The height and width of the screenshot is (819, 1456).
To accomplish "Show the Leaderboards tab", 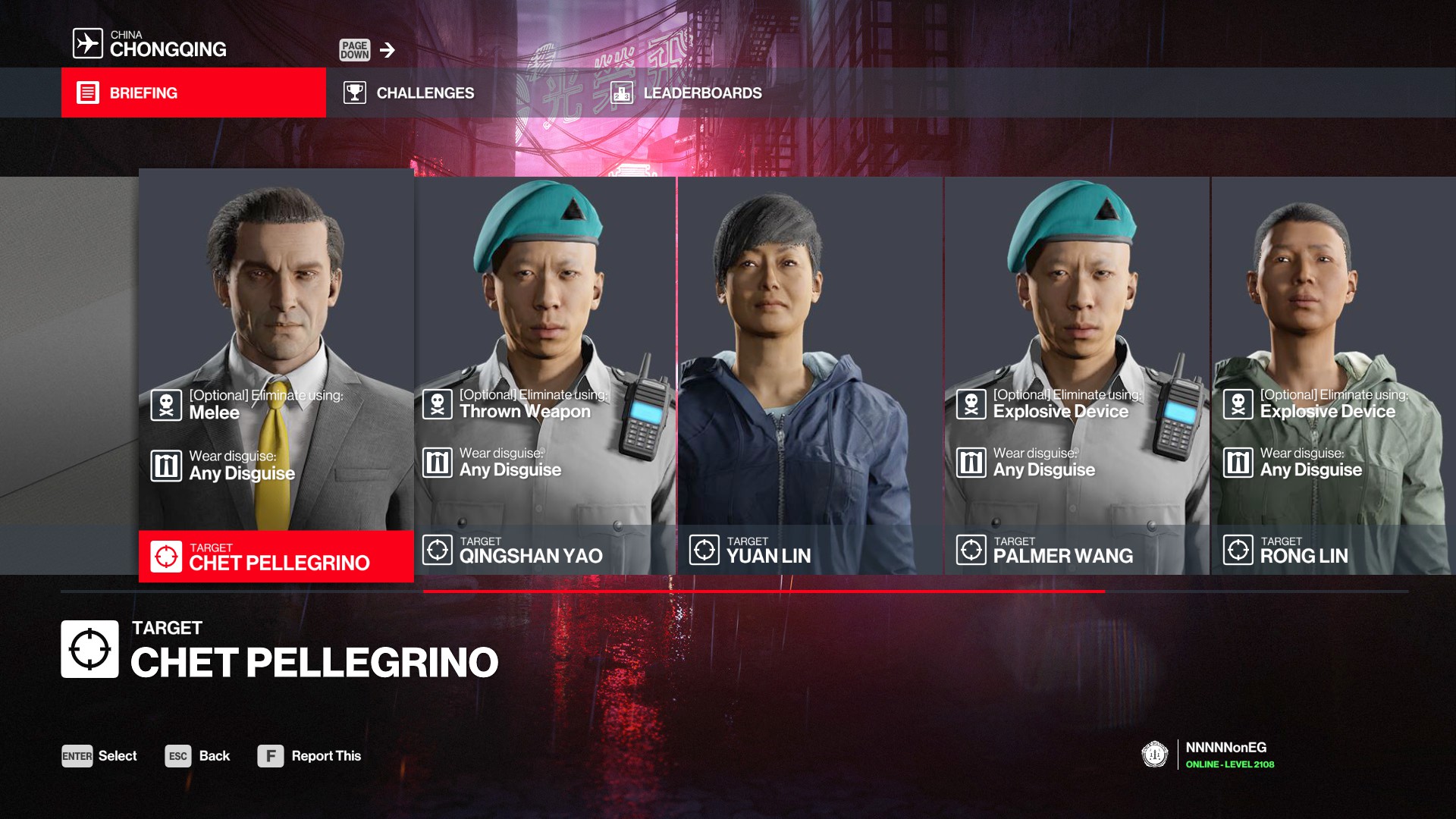I will tap(686, 93).
